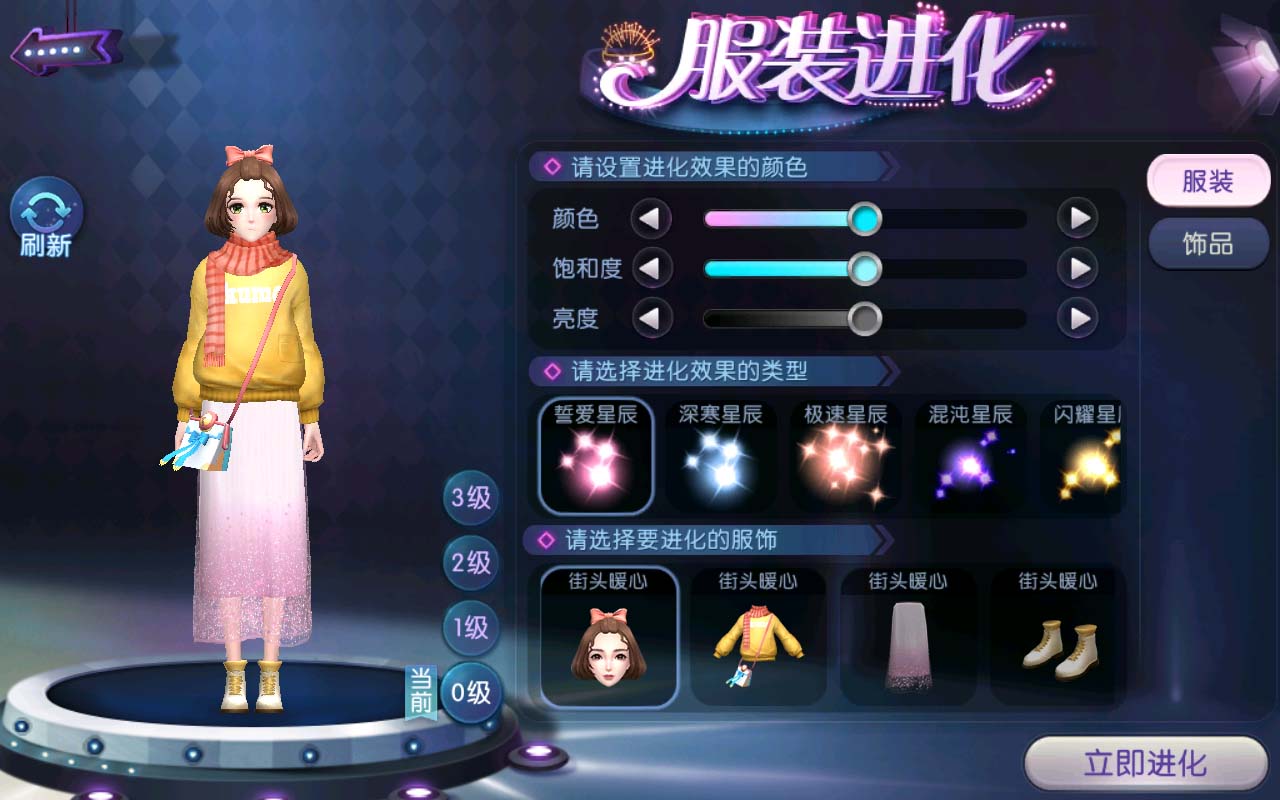Viewport: 1280px width, 800px height.
Task: Confirm with the 立即进化 button
Action: coord(1146,764)
